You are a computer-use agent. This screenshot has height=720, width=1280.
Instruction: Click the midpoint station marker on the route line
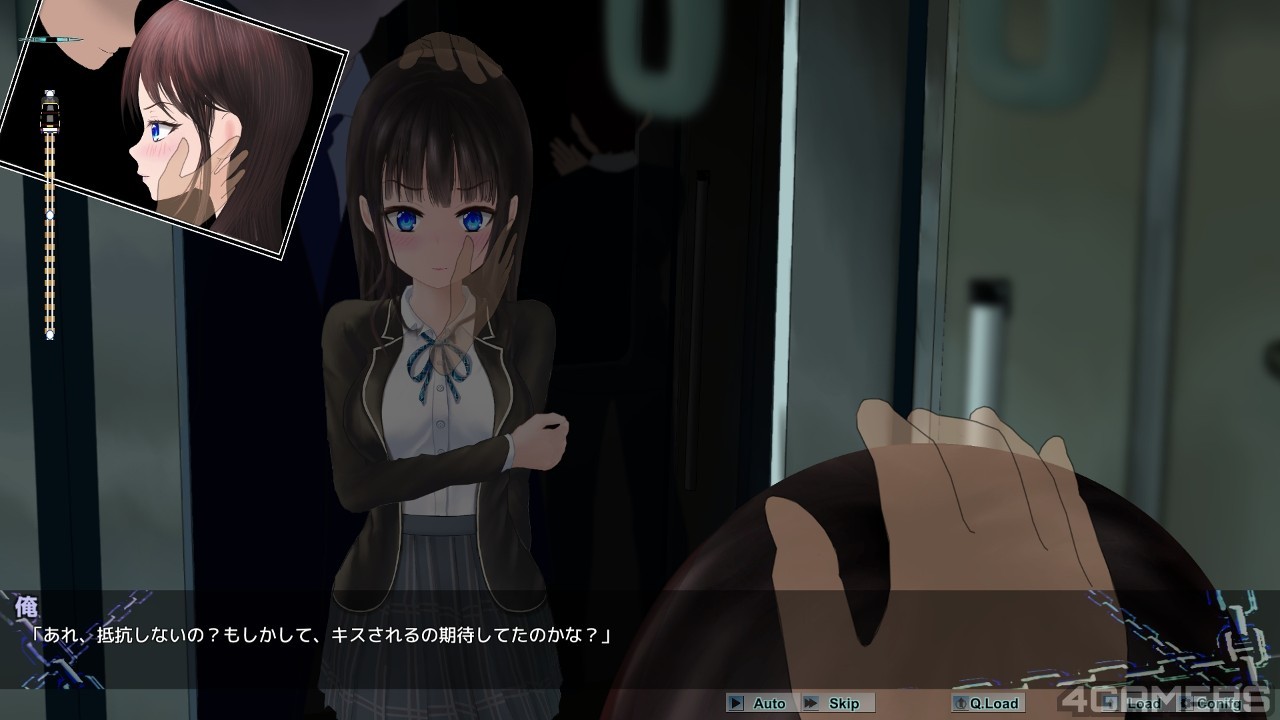(x=49, y=214)
